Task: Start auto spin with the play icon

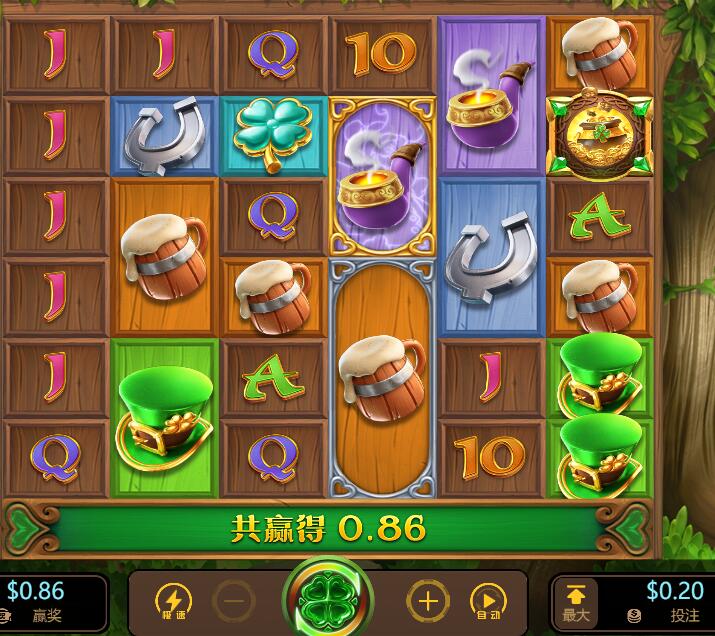Action: pos(488,601)
